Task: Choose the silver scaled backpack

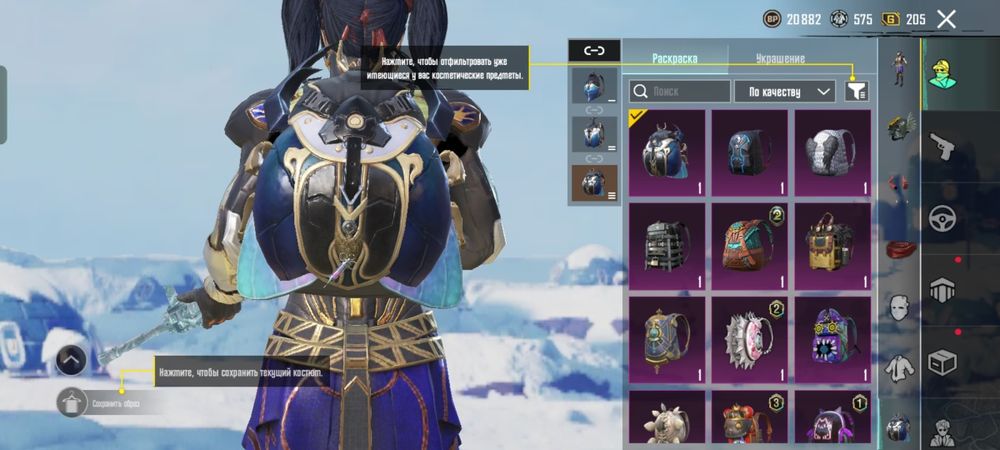Action: tap(832, 150)
